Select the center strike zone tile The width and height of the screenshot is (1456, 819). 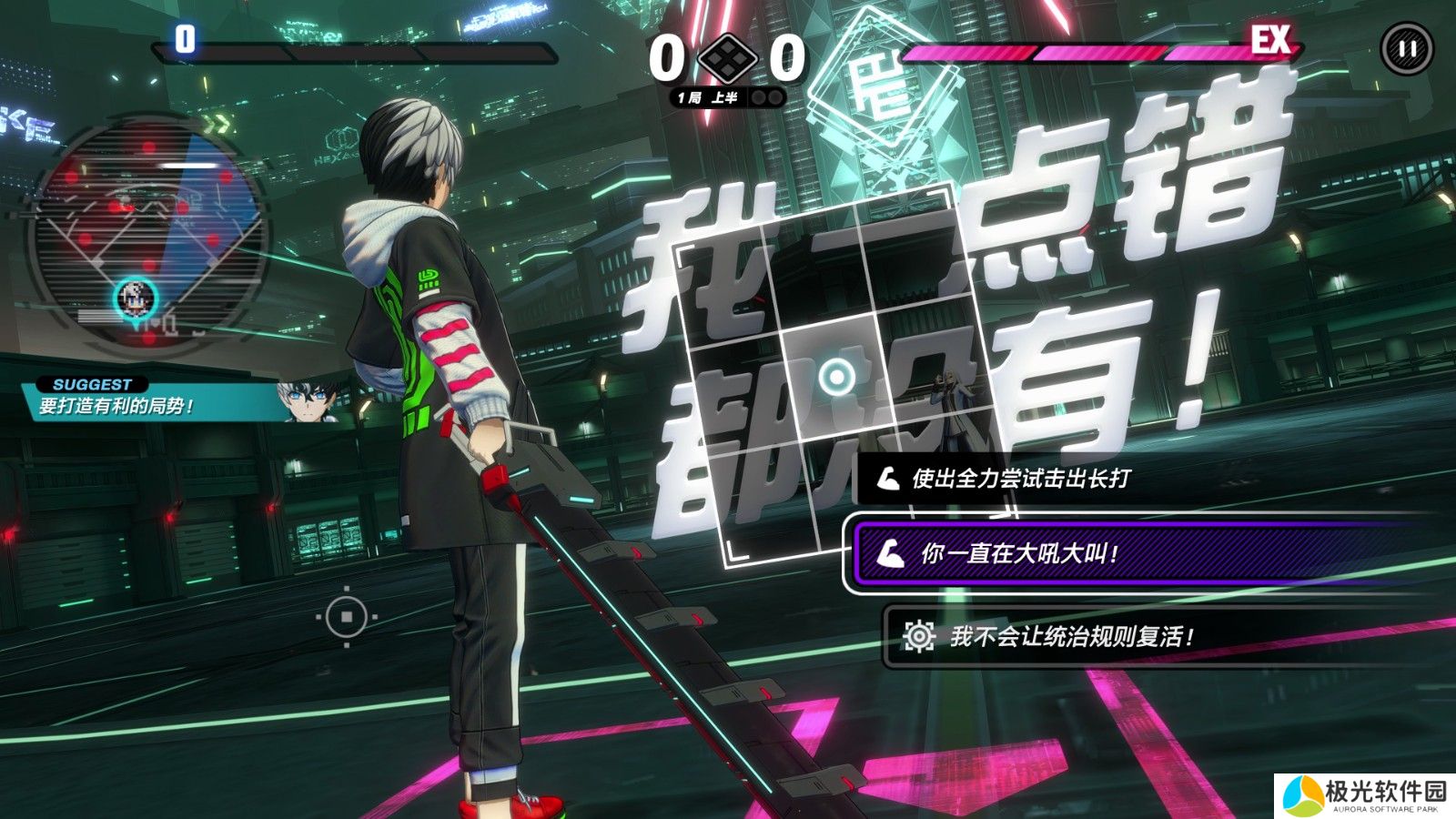(835, 375)
